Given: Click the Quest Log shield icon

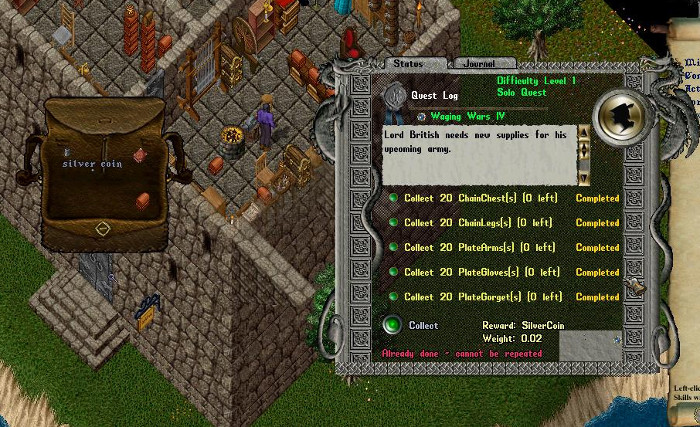Looking at the screenshot, I should pyautogui.click(x=395, y=95).
